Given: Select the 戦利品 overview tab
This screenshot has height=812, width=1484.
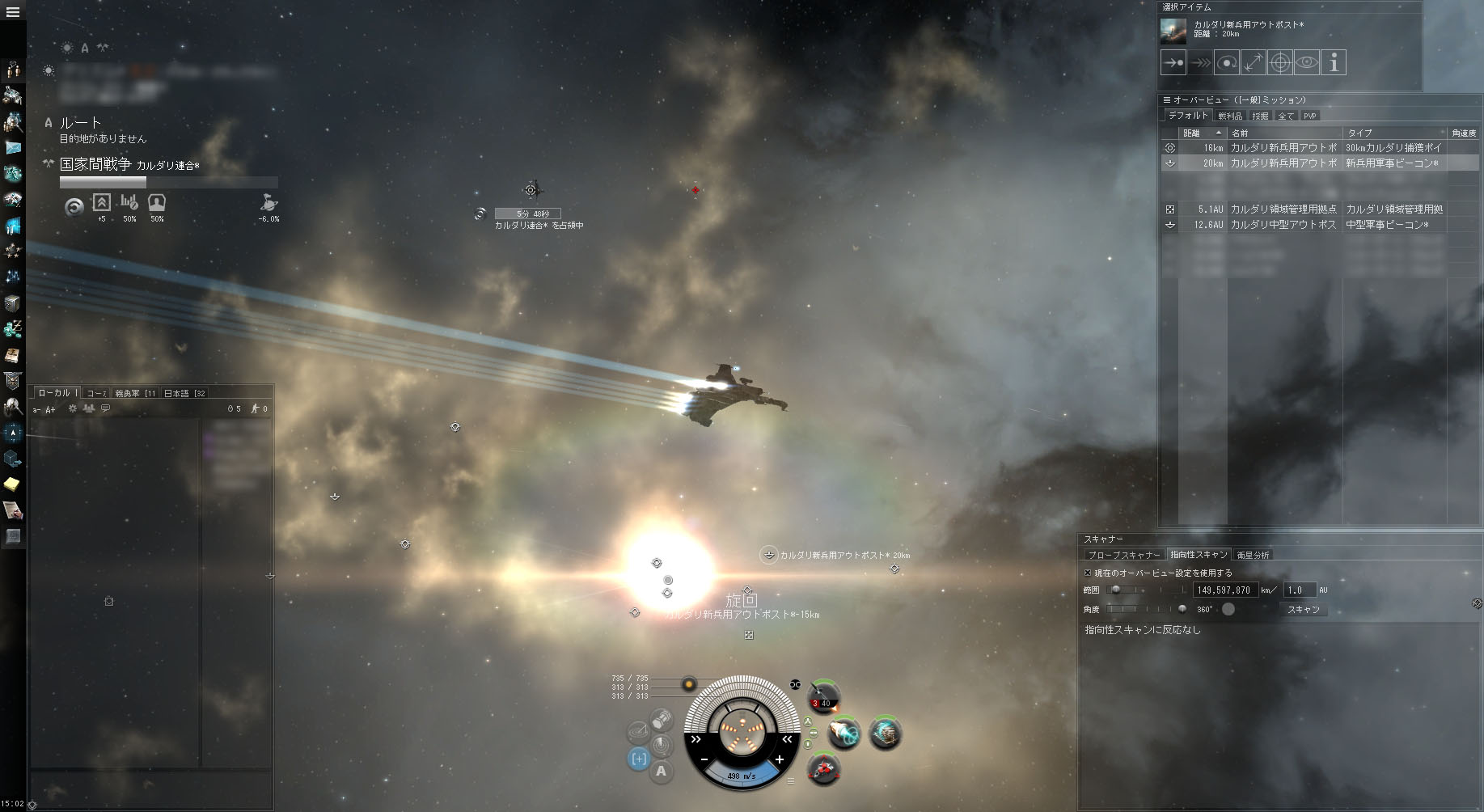Looking at the screenshot, I should [x=1230, y=116].
